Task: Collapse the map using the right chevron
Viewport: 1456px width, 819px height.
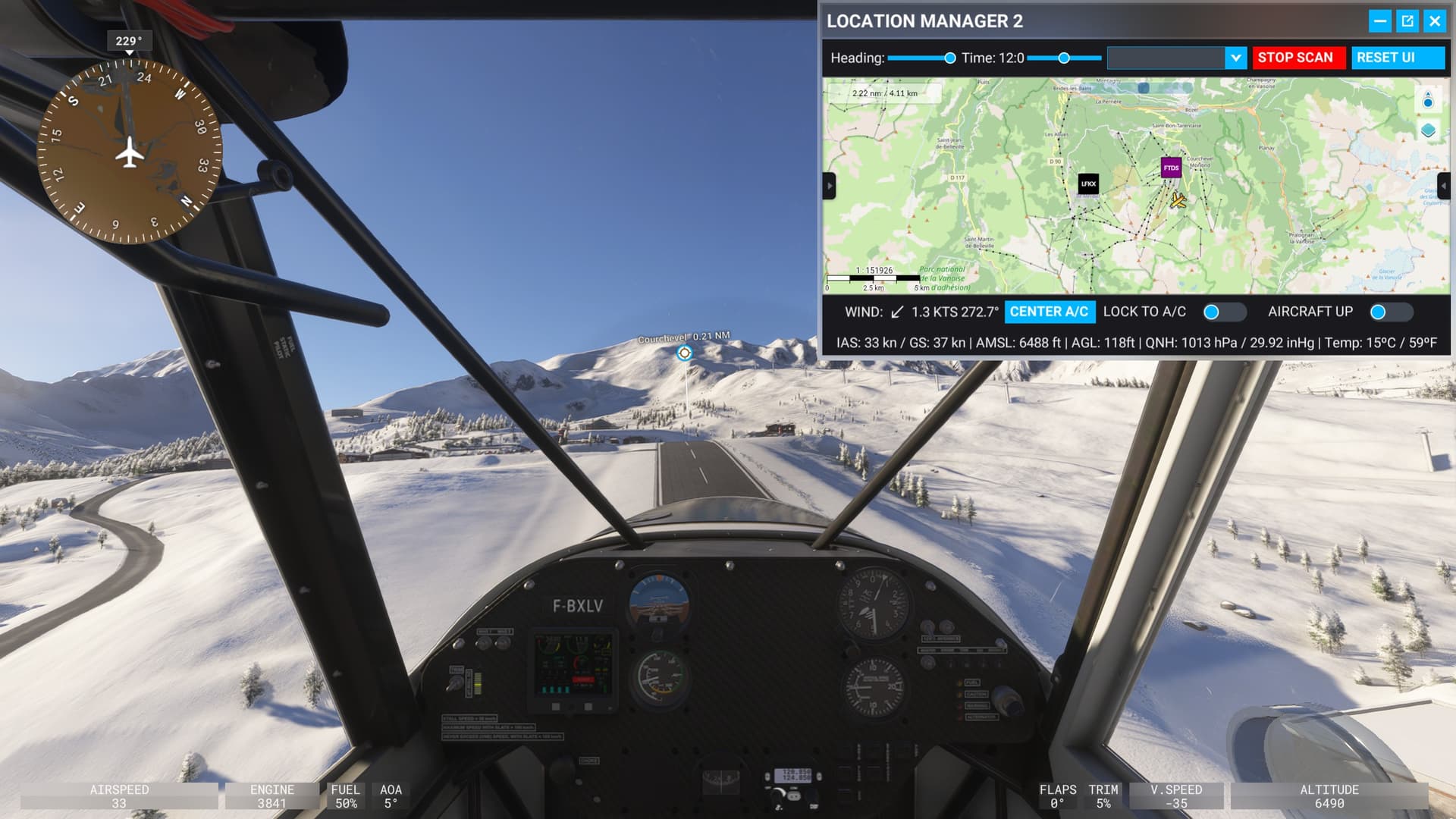Action: point(1444,187)
